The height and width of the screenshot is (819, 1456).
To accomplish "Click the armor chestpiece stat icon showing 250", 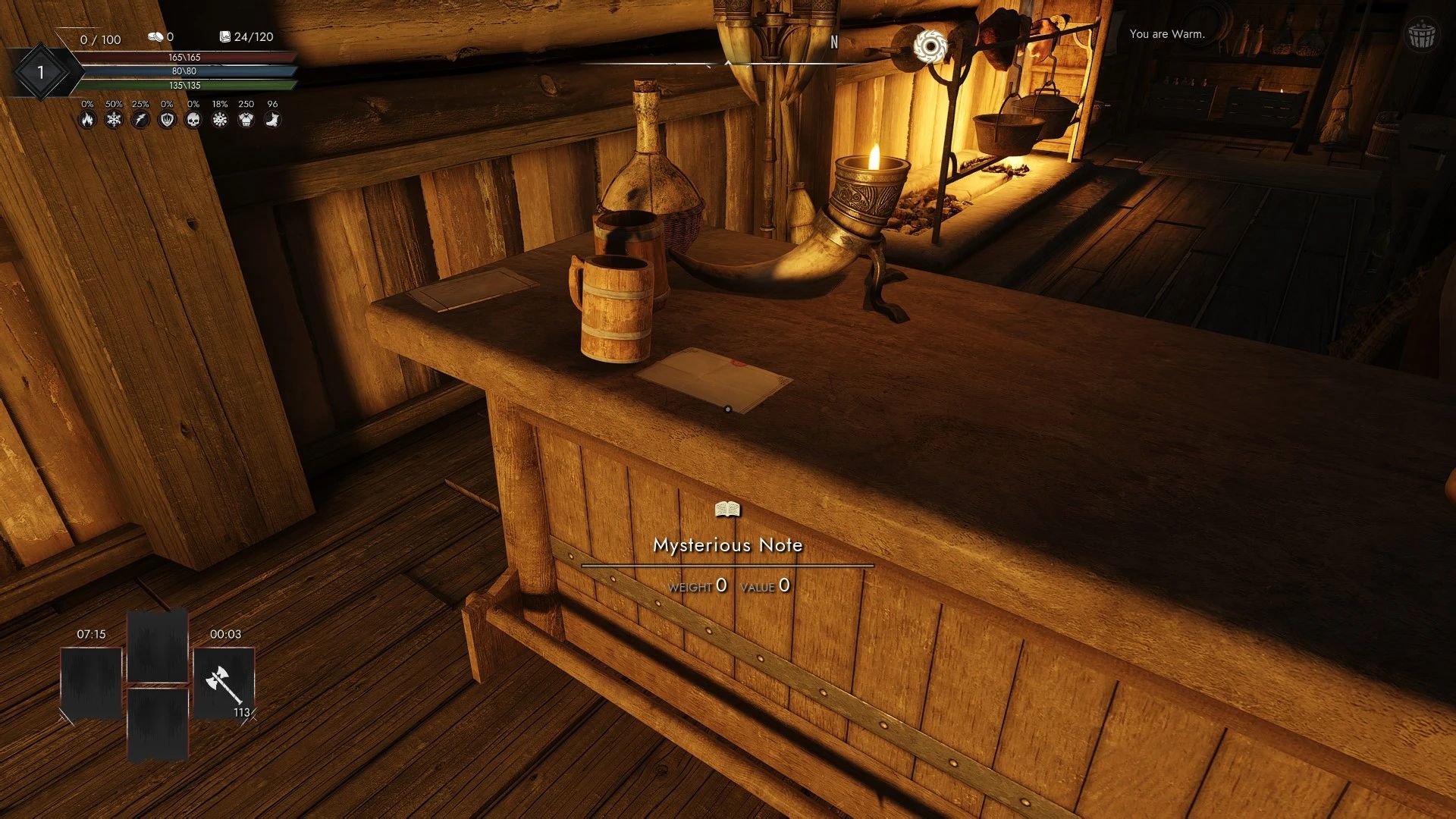I will 246,119.
